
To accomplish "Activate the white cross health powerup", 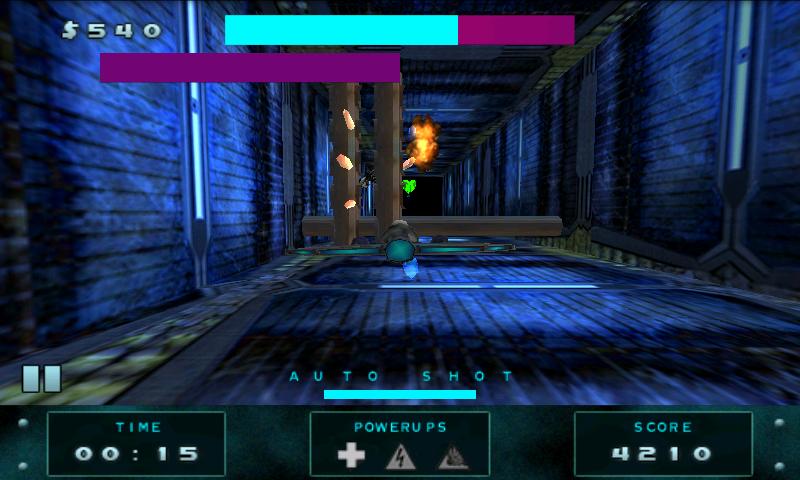I will pyautogui.click(x=351, y=456).
